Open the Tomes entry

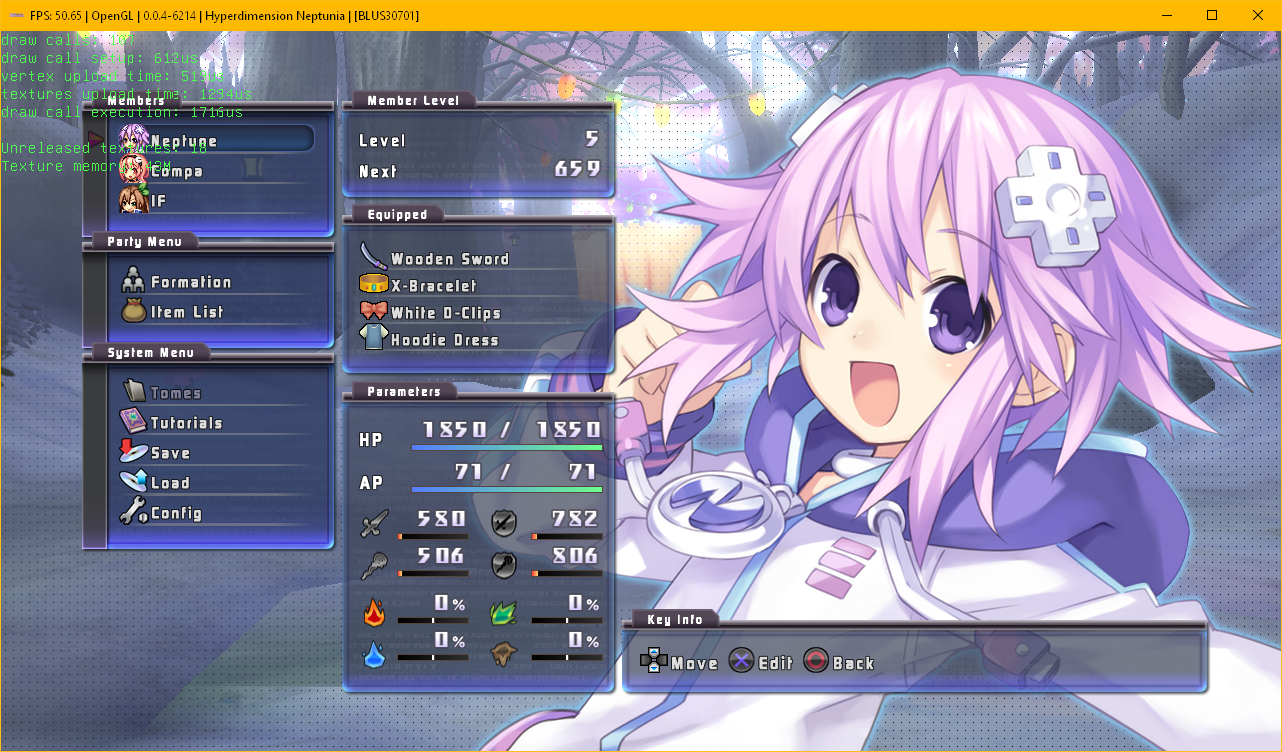coord(175,393)
